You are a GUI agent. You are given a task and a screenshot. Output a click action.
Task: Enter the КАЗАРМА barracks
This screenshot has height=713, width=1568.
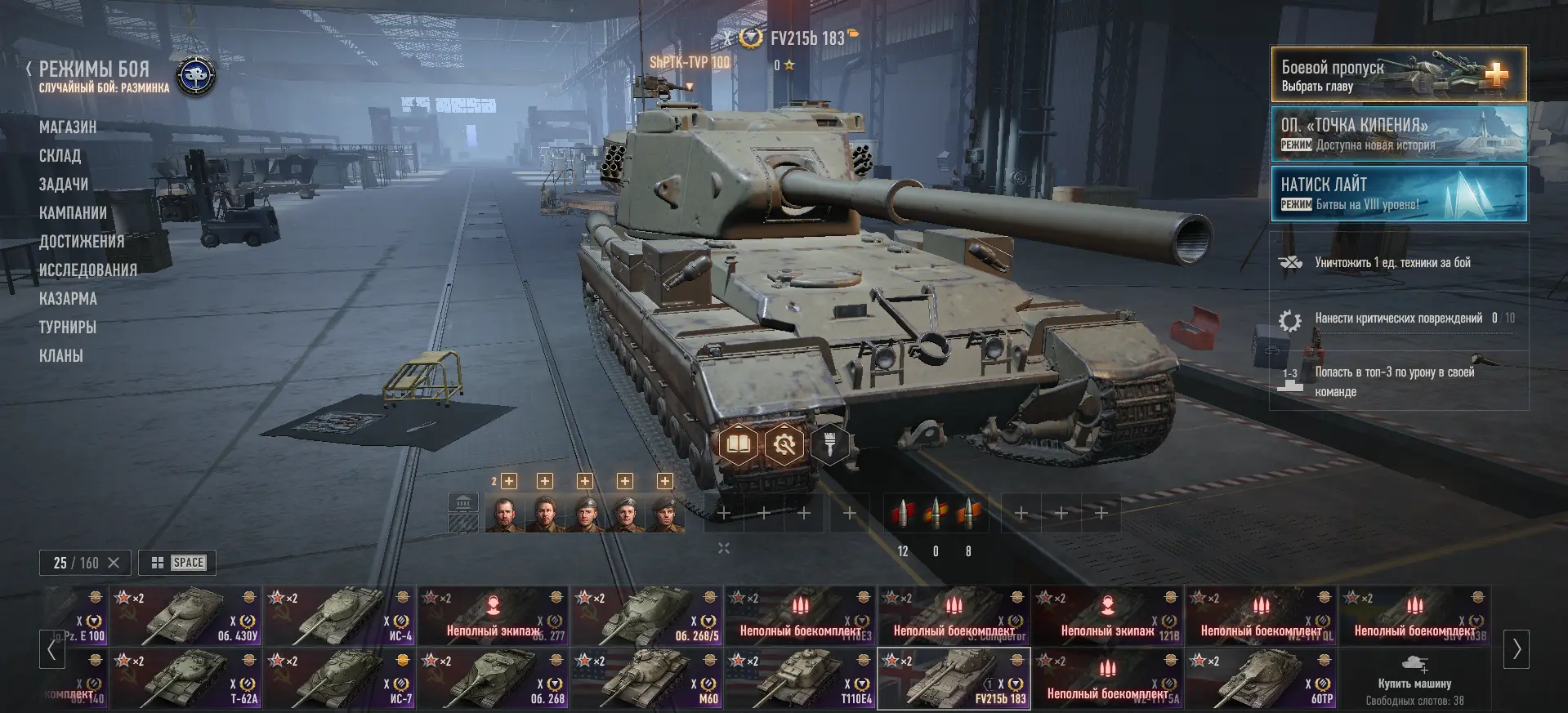click(68, 299)
